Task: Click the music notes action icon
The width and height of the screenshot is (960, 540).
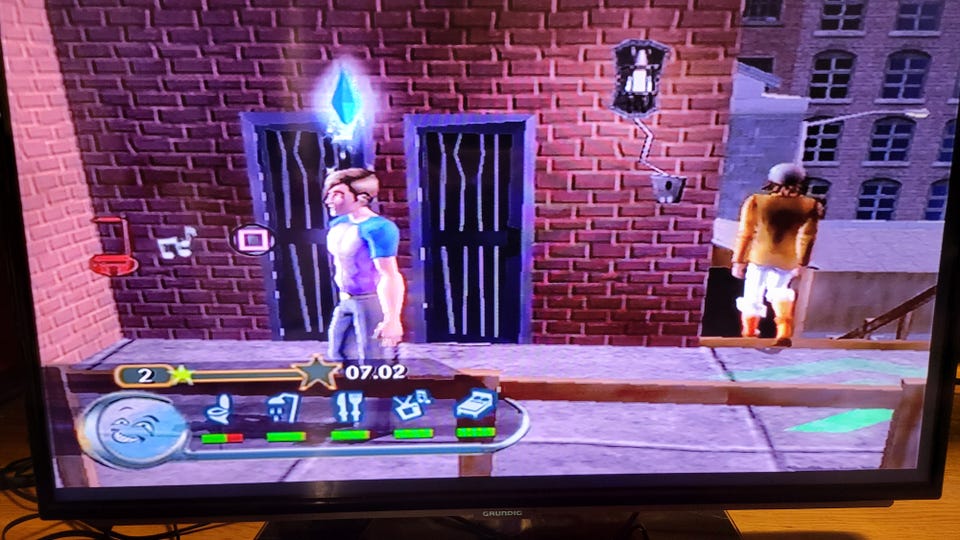Action: (x=179, y=242)
